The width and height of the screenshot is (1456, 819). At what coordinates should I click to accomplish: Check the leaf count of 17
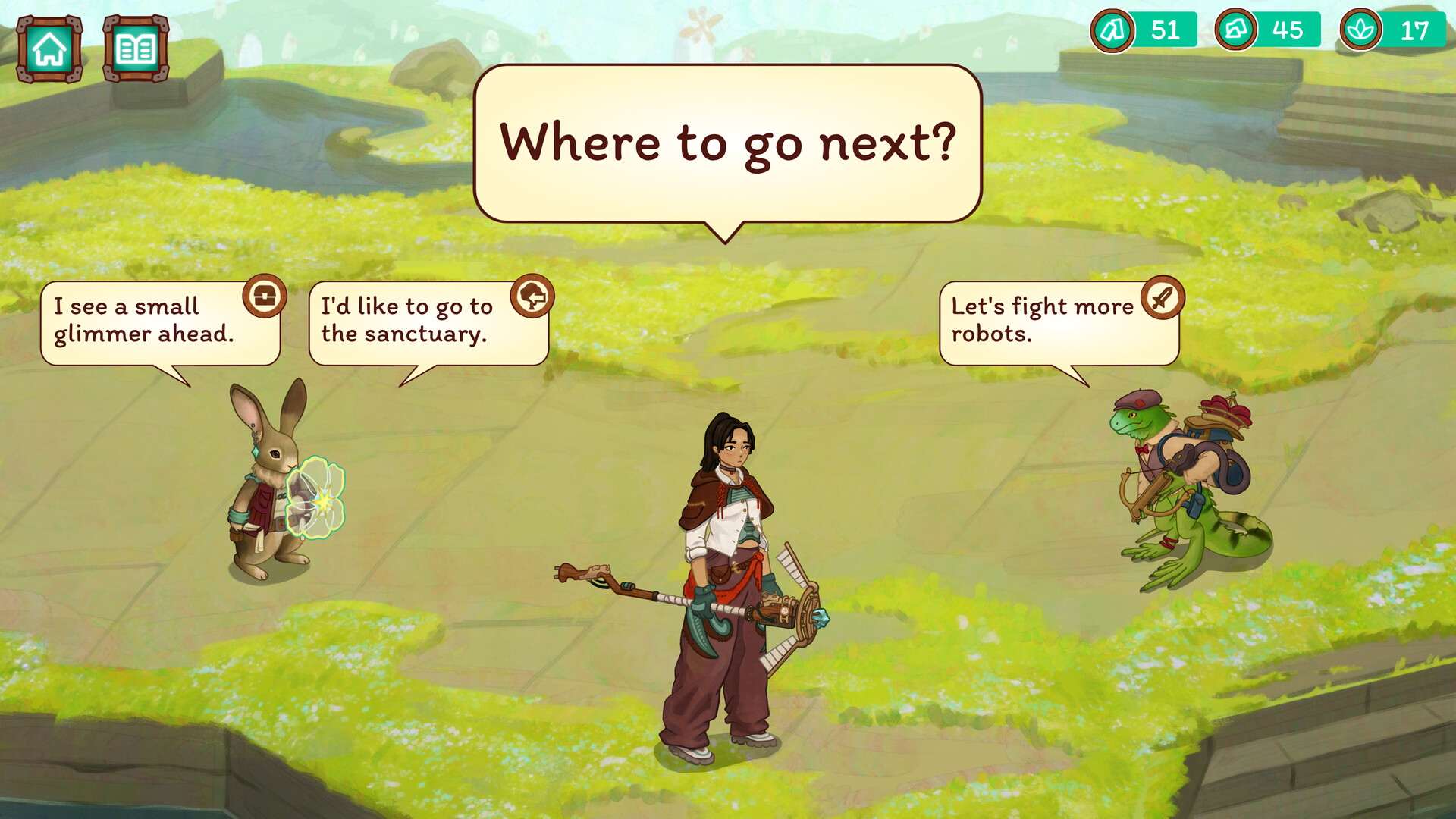pyautogui.click(x=1417, y=31)
